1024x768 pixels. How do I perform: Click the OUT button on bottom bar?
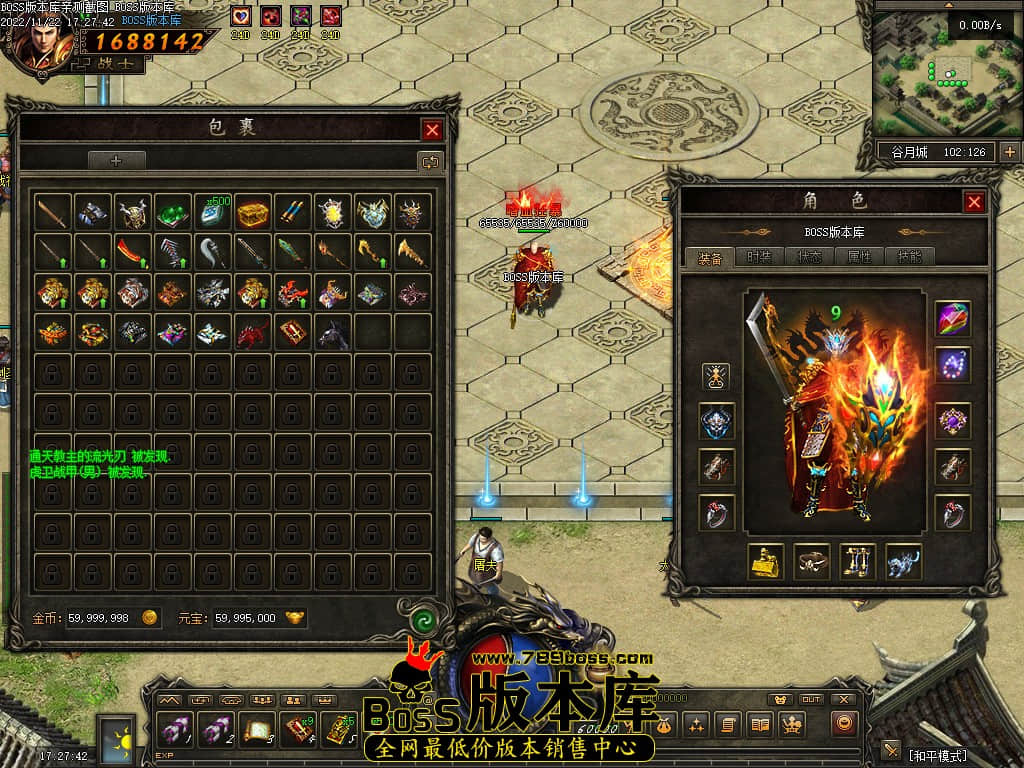pos(811,700)
